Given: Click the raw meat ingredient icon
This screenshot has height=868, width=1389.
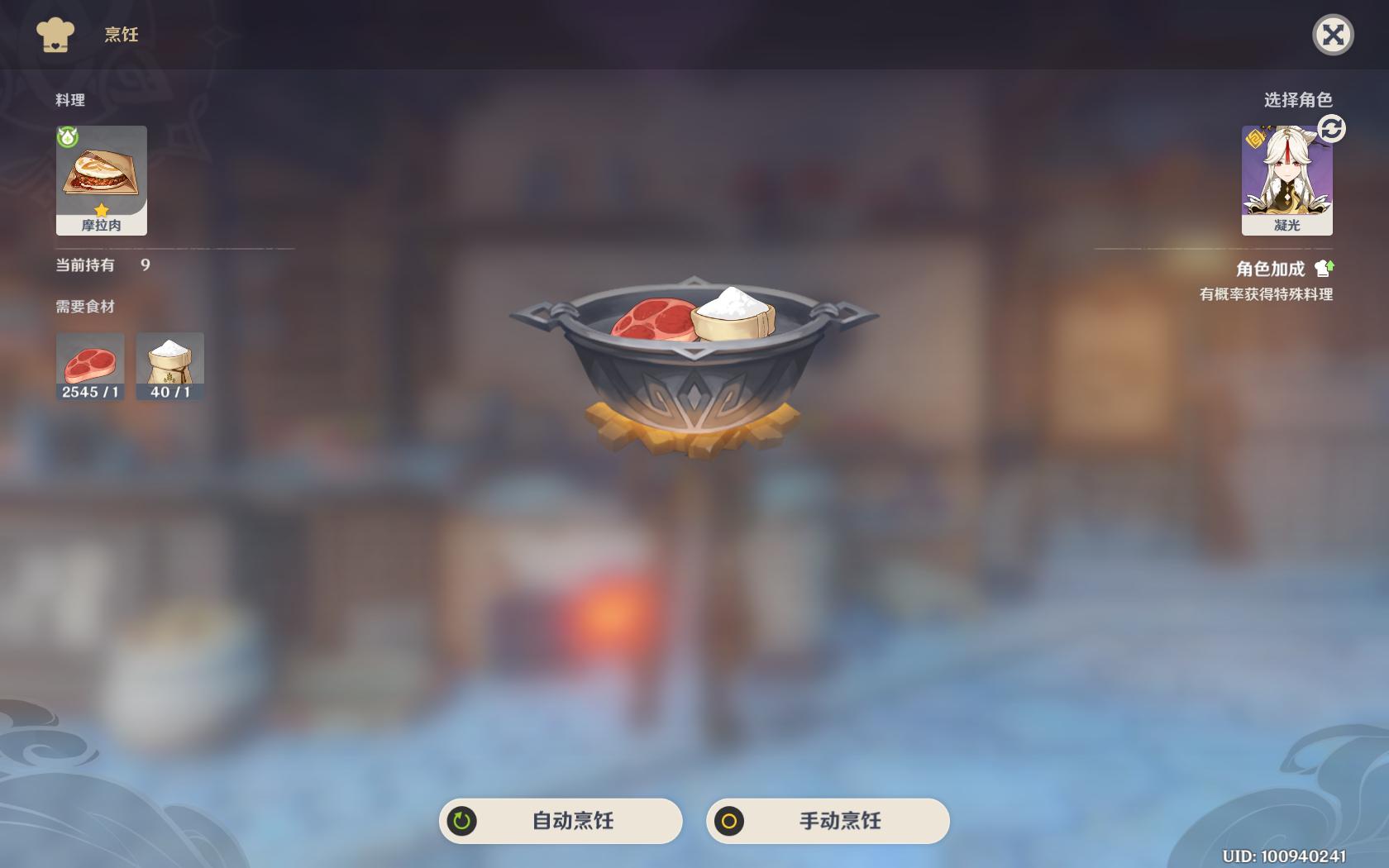Looking at the screenshot, I should (89, 360).
